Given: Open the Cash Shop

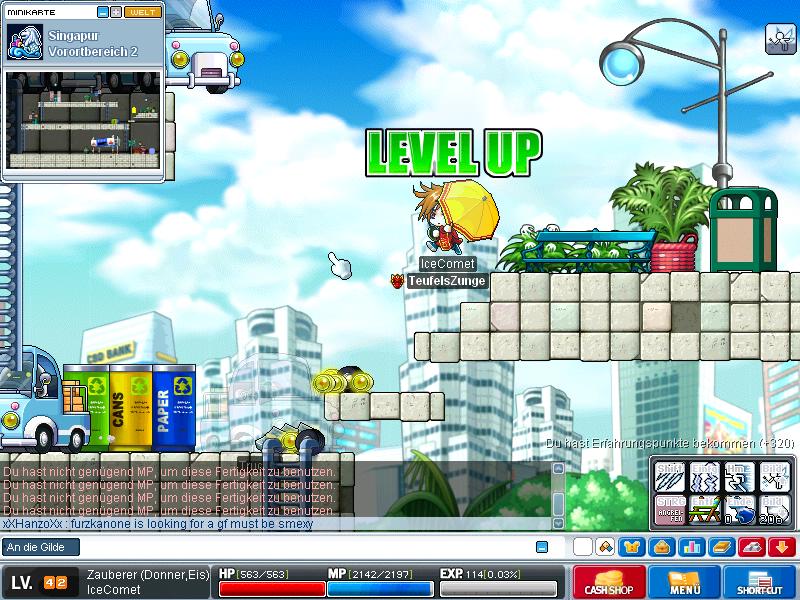Looking at the screenshot, I should pos(609,583).
